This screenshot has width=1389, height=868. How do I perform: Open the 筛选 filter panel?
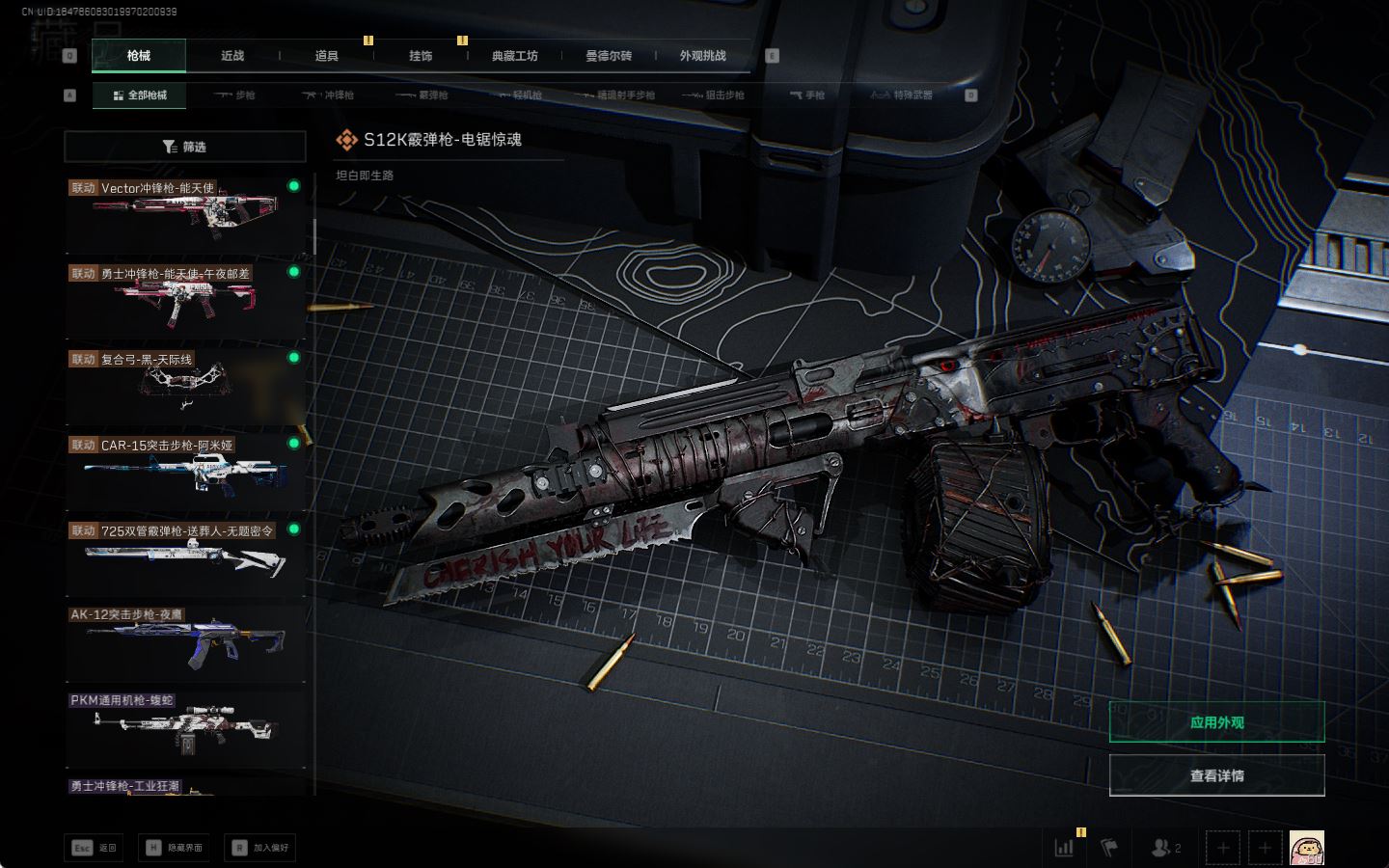click(184, 147)
